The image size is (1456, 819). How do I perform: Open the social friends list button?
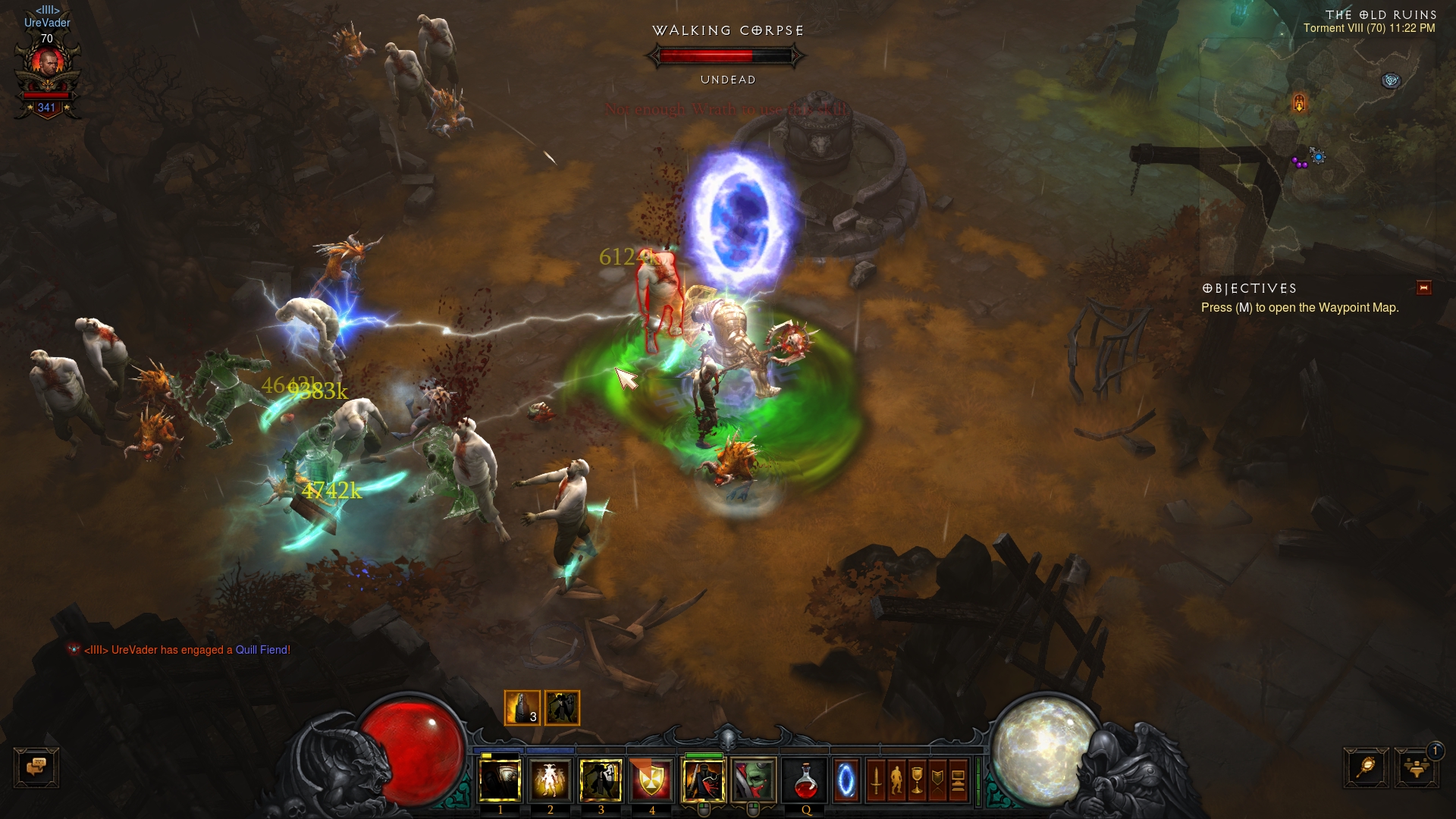(x=1416, y=767)
